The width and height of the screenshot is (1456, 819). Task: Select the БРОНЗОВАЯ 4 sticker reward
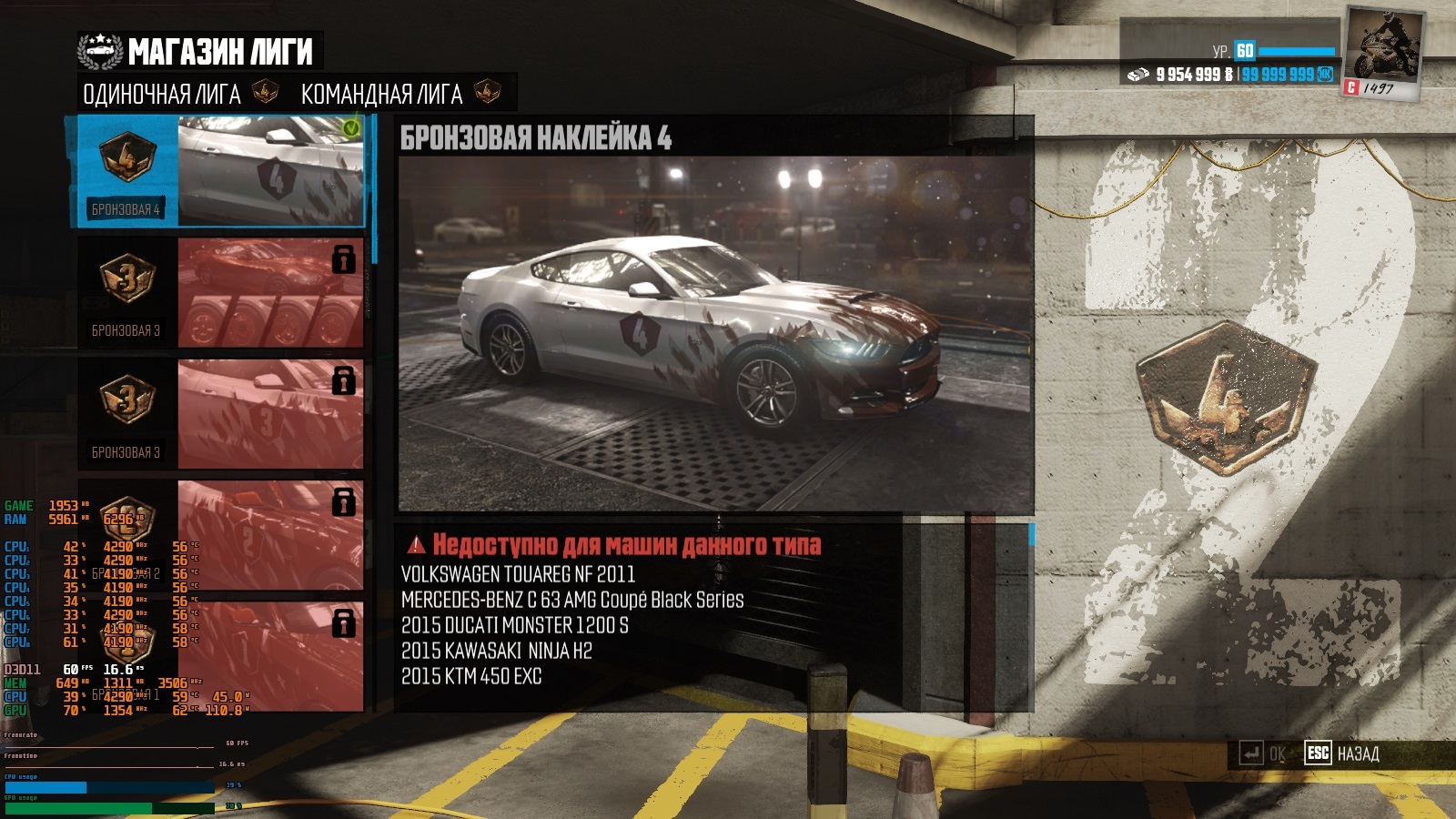pyautogui.click(x=220, y=171)
